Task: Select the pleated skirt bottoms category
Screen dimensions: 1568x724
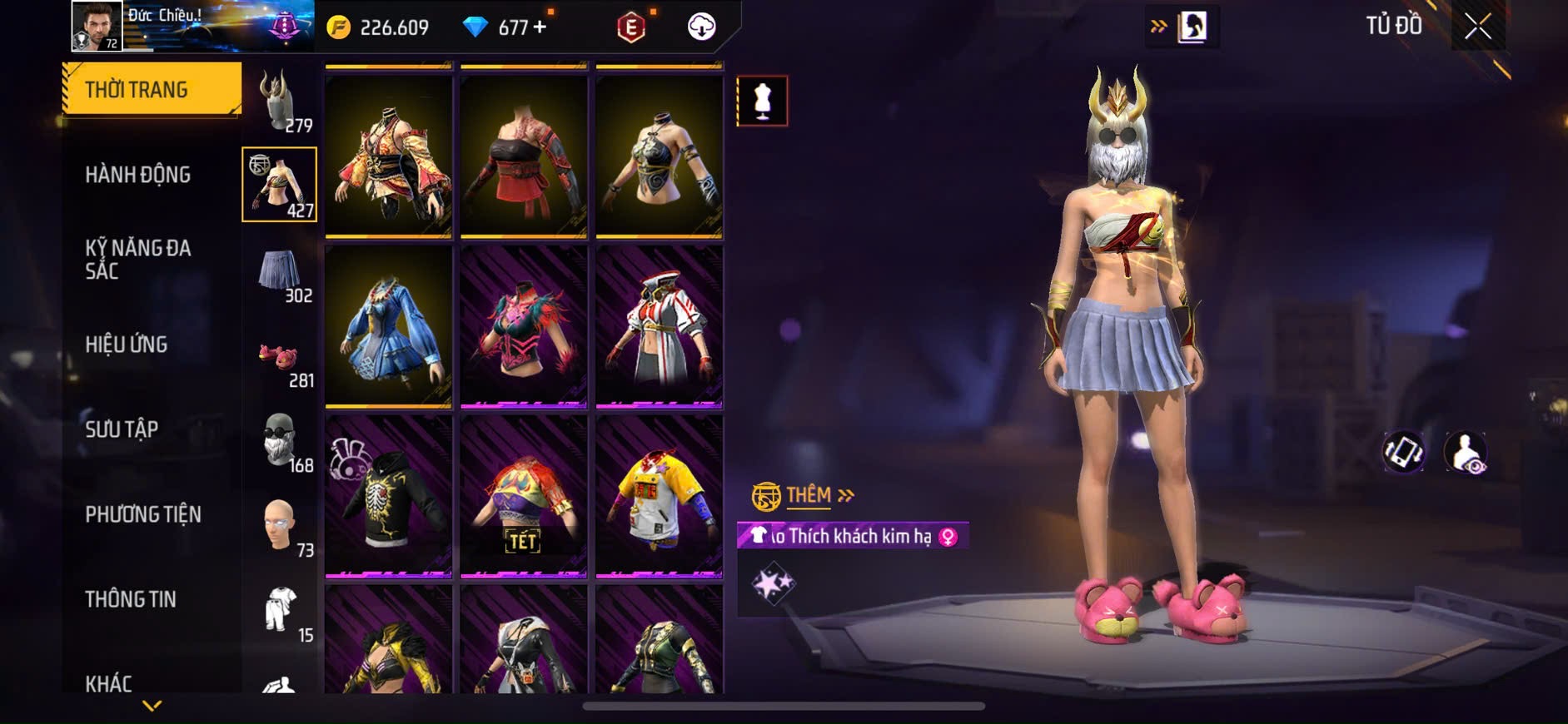Action: click(x=280, y=273)
